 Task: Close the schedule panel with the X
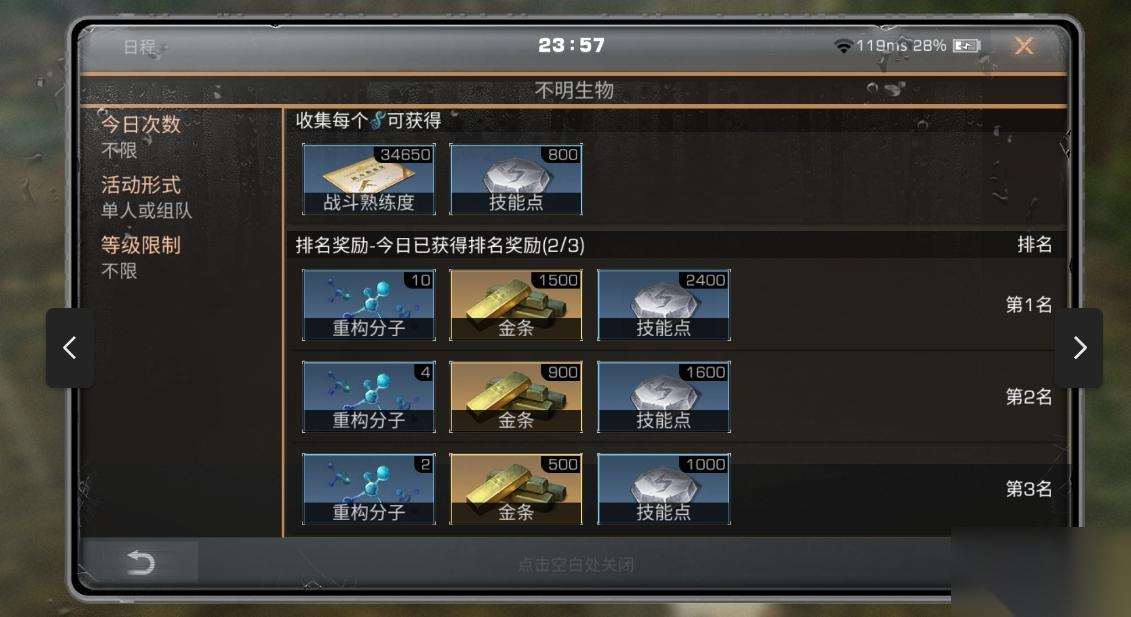pyautogui.click(x=1023, y=46)
